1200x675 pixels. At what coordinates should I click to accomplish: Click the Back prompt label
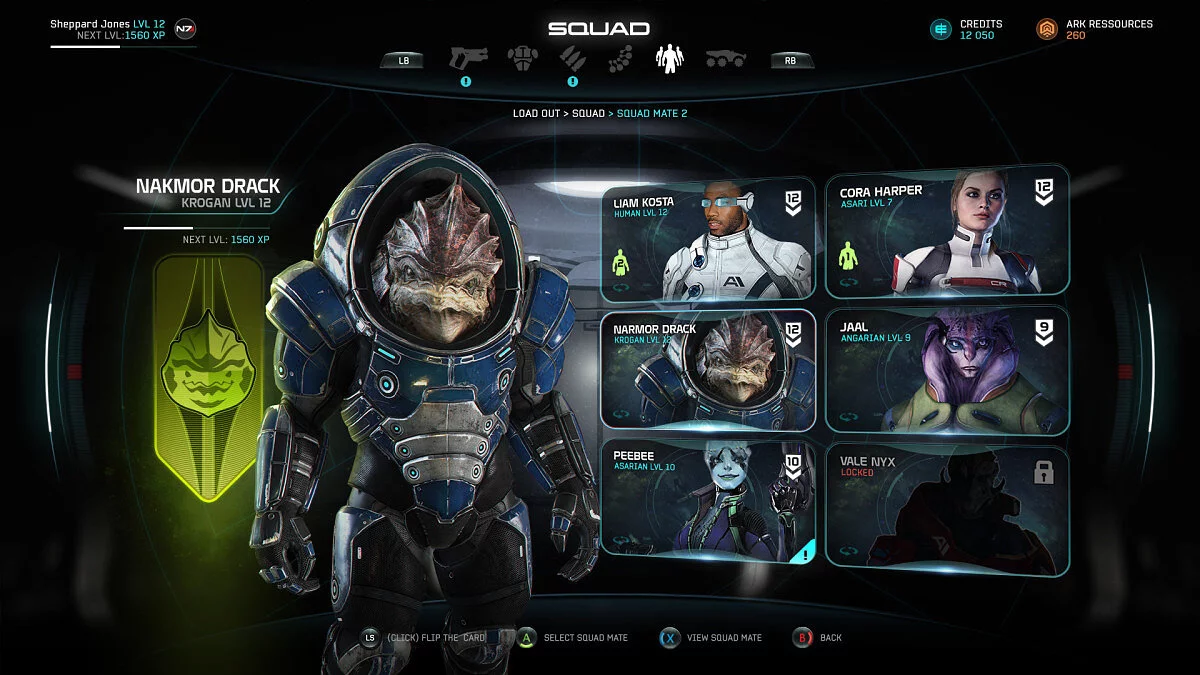[x=831, y=638]
